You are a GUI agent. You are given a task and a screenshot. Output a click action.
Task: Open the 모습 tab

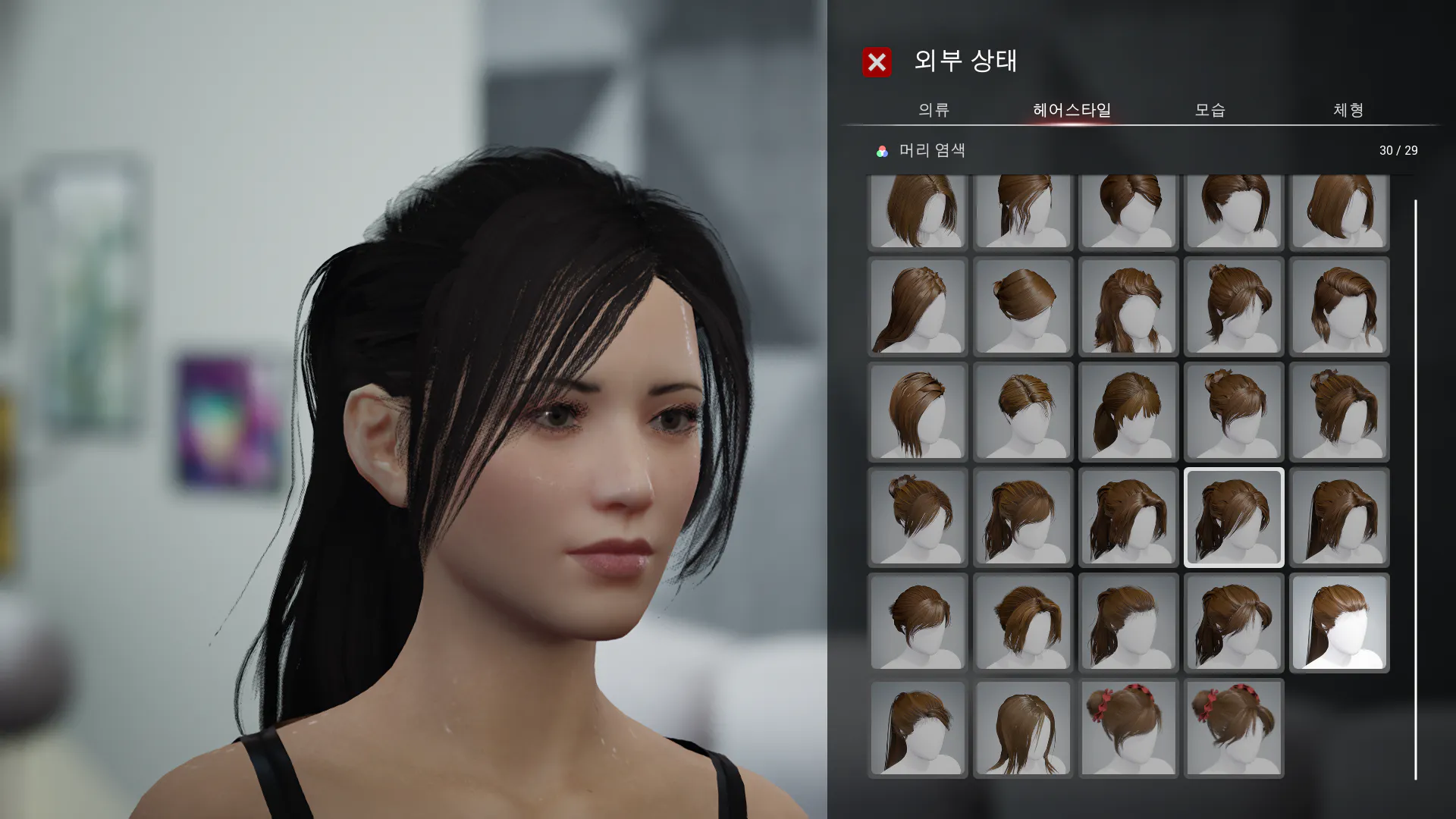[1210, 110]
